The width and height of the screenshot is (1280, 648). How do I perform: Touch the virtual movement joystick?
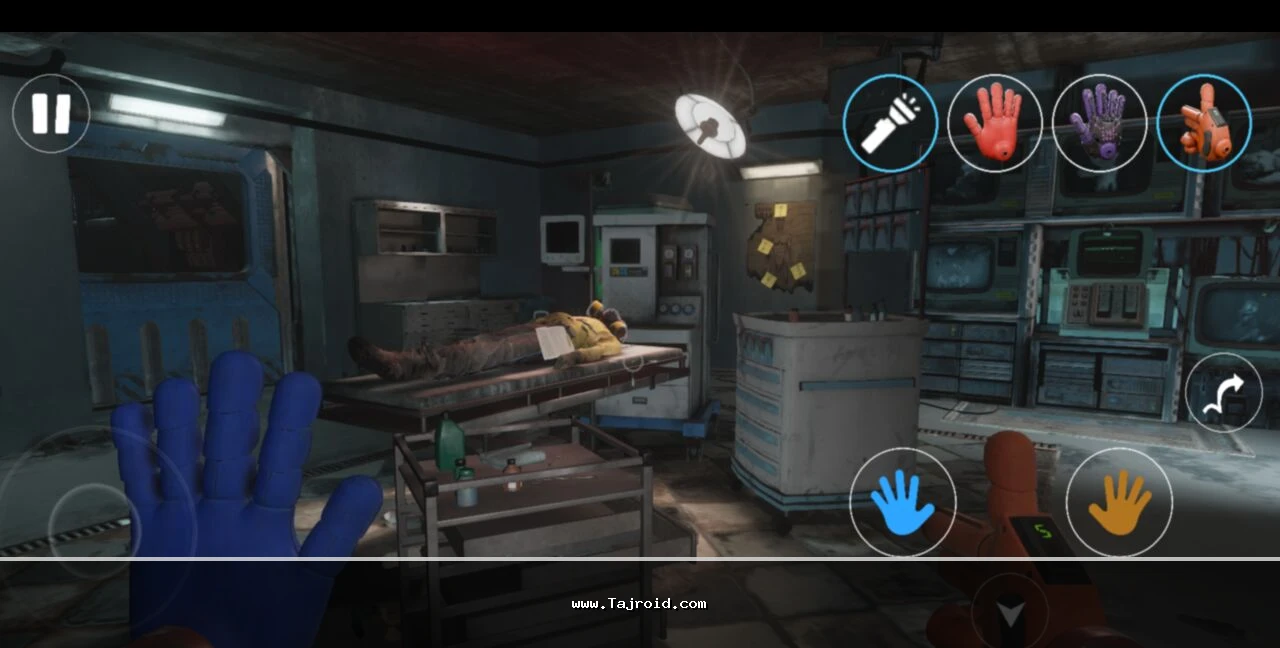(95, 530)
